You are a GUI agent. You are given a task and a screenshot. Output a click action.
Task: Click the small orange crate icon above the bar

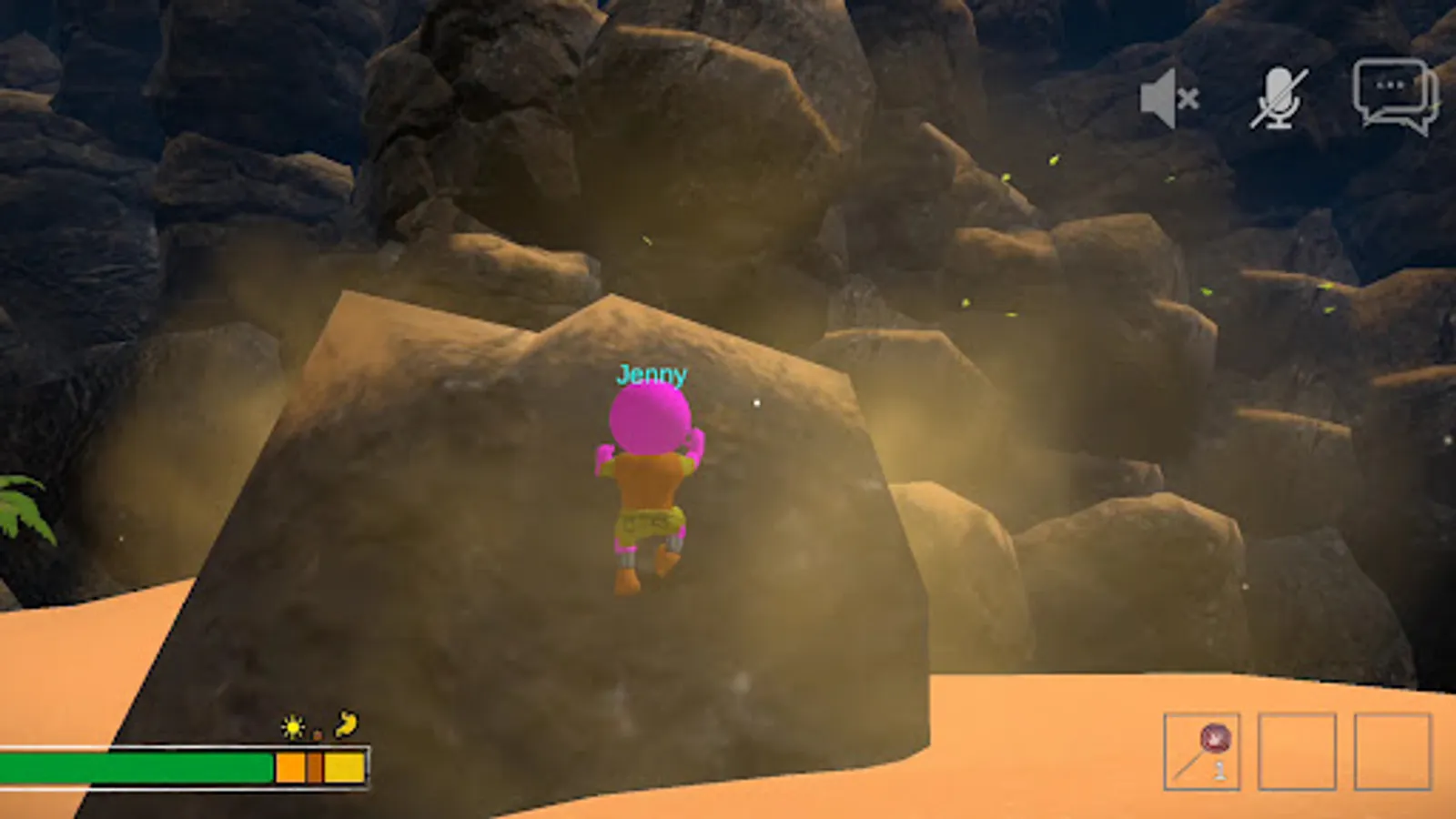(x=318, y=734)
